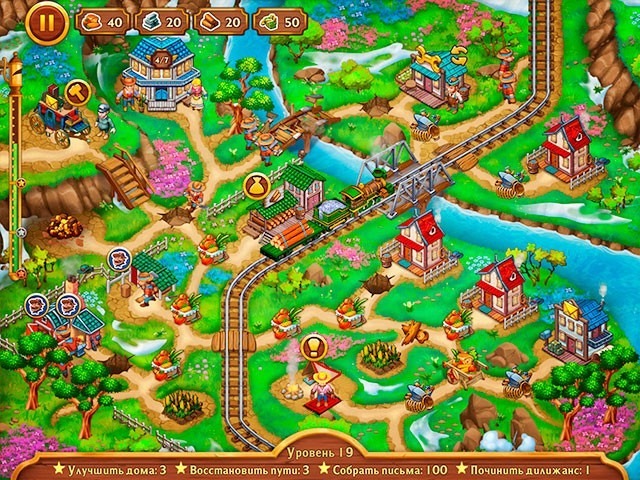This screenshot has height=480, width=640.
Task: Tap the hammer repair bubble over the stagecoach
Action: point(77,91)
